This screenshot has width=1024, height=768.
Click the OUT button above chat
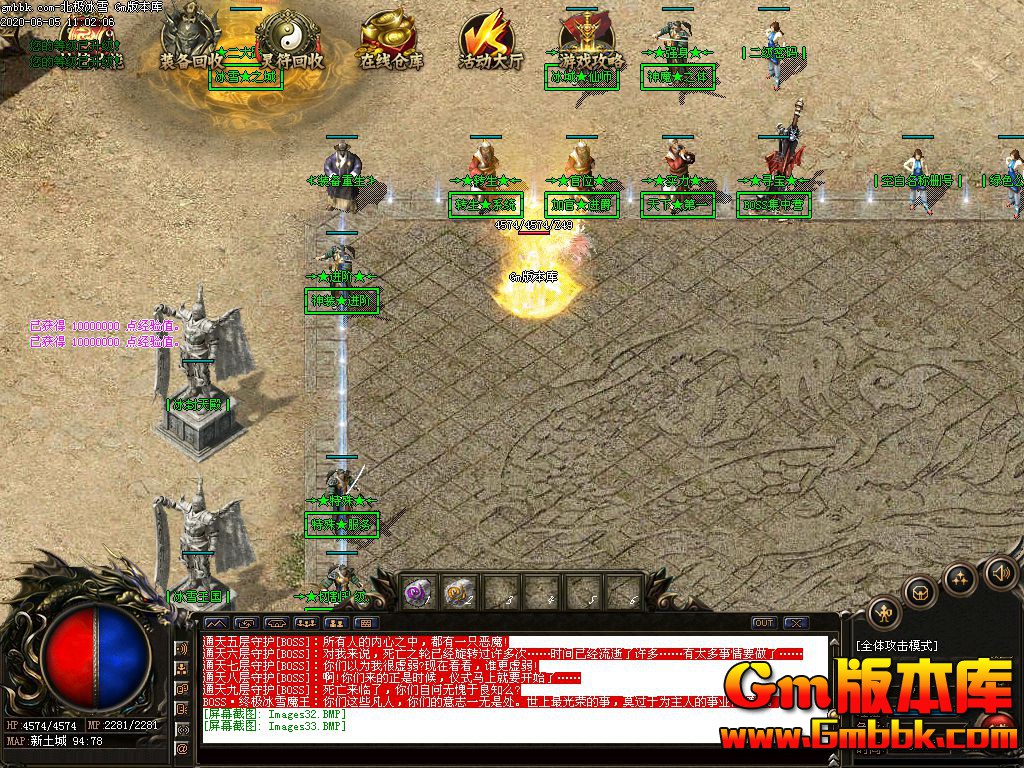764,623
